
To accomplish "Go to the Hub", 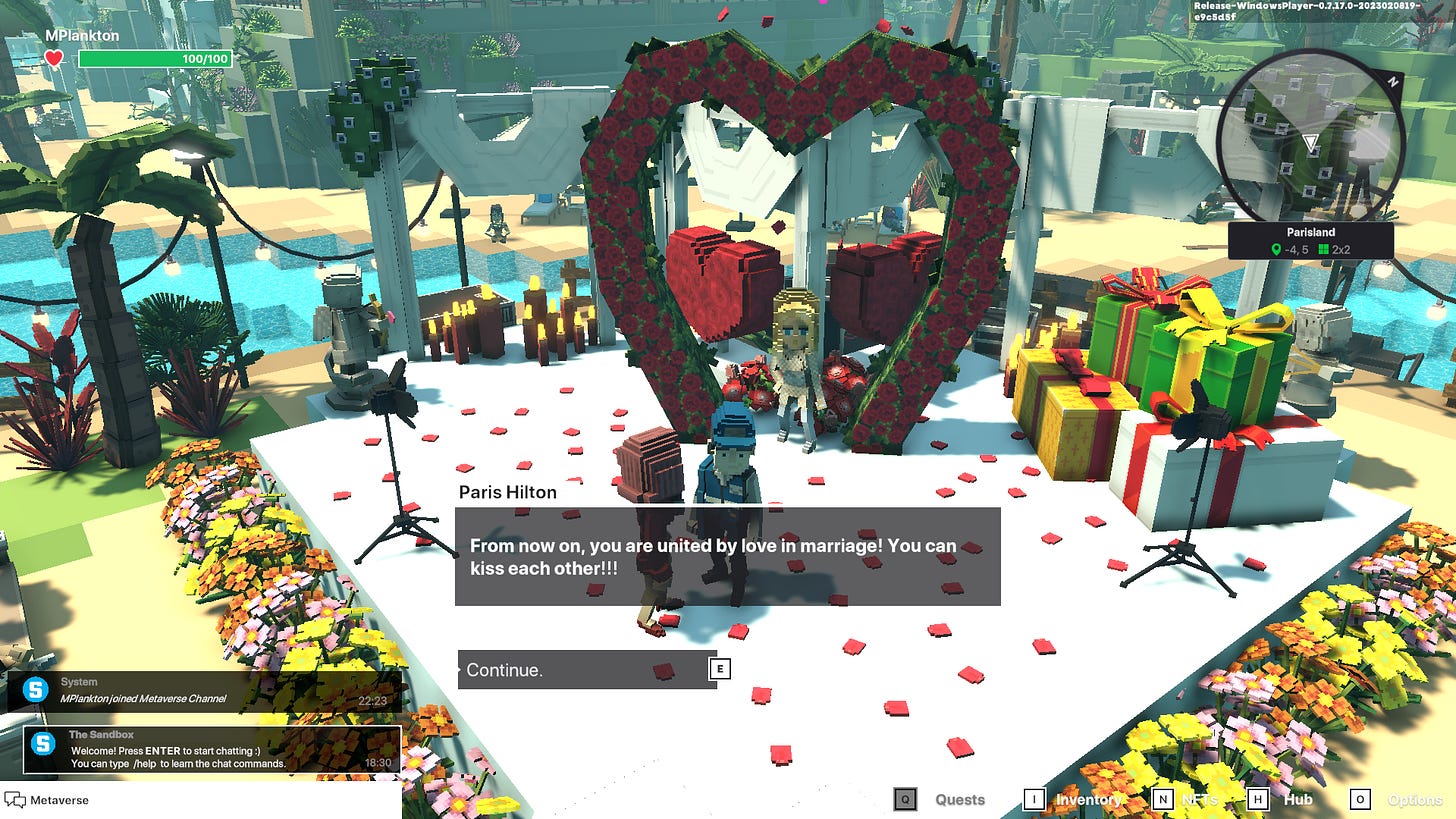I will [x=1298, y=799].
